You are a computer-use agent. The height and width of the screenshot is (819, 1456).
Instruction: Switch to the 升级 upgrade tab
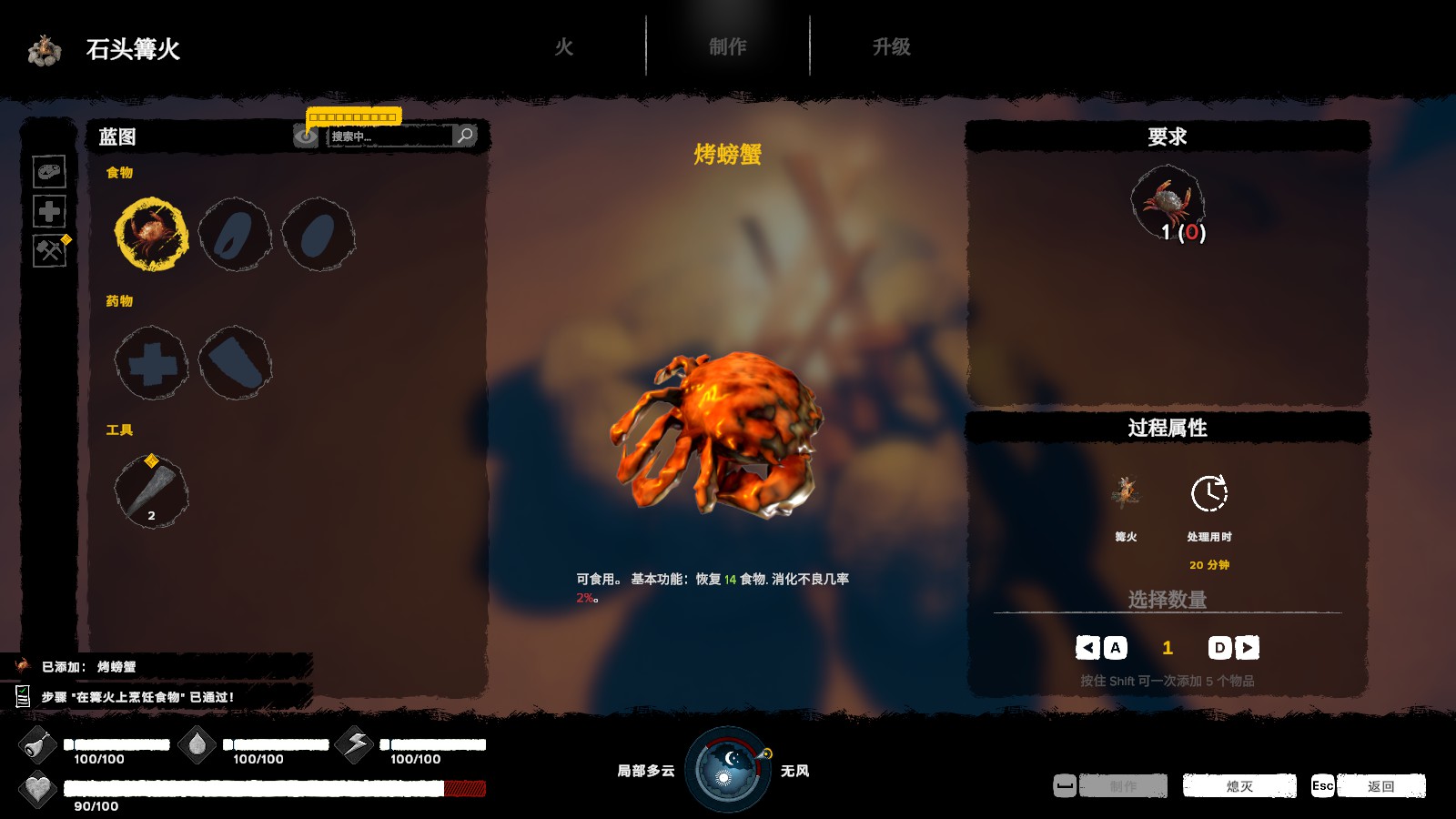[891, 47]
